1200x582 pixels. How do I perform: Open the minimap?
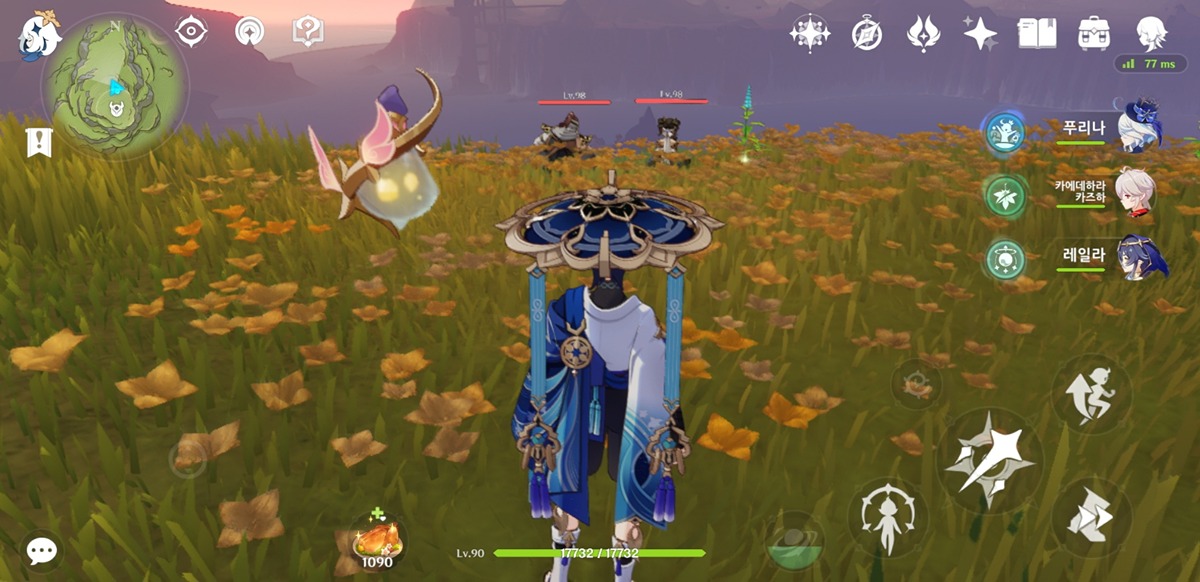point(114,87)
